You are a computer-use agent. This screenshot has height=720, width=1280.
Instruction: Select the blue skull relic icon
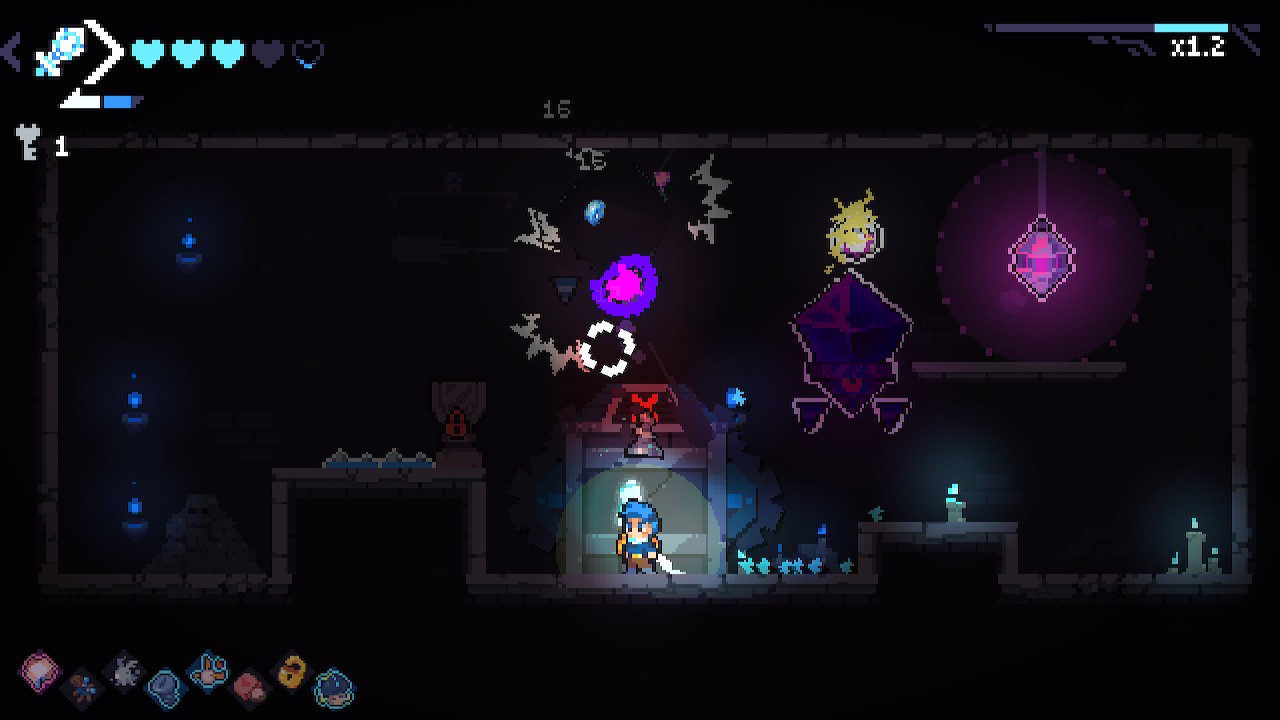point(165,686)
